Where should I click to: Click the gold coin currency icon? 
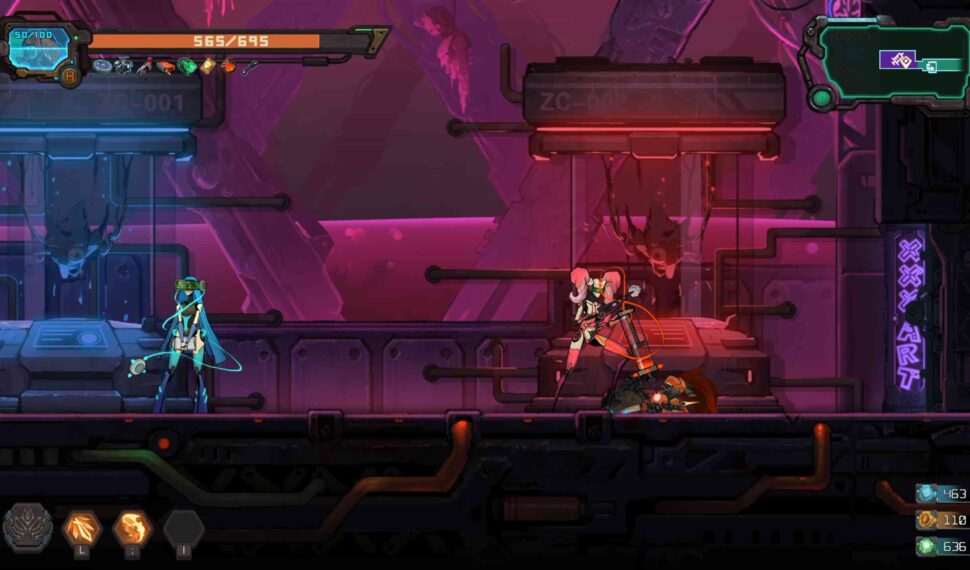tap(926, 520)
